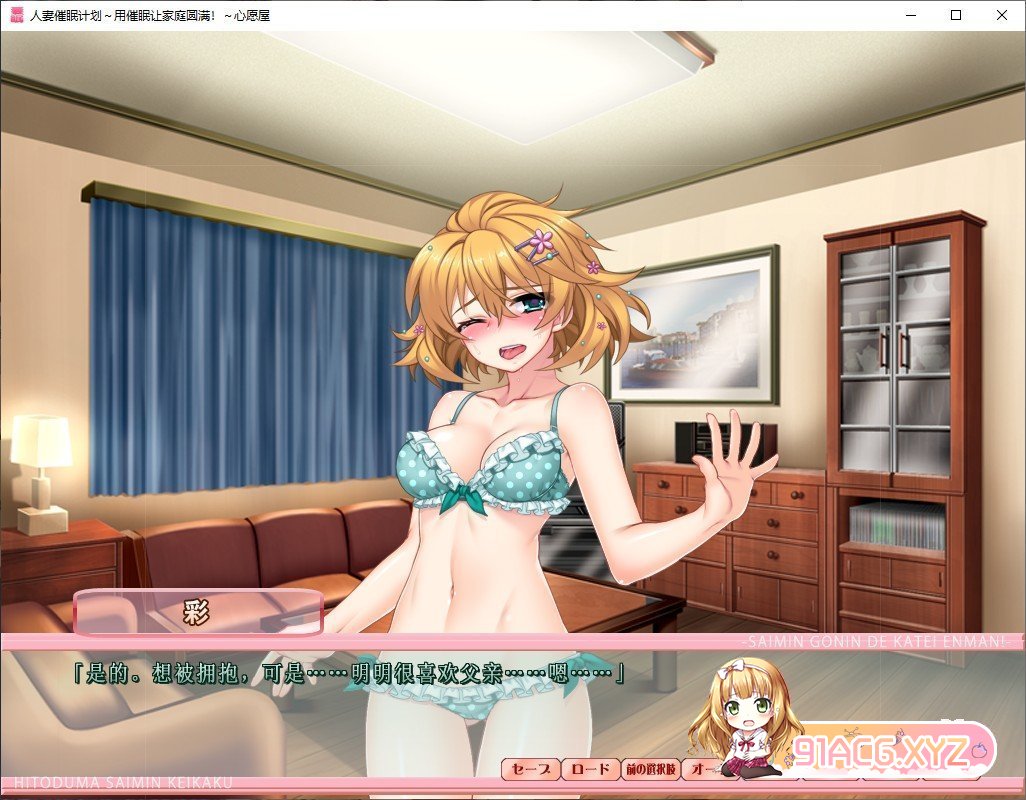
Task: Maximize the game window
Action: tap(955, 15)
